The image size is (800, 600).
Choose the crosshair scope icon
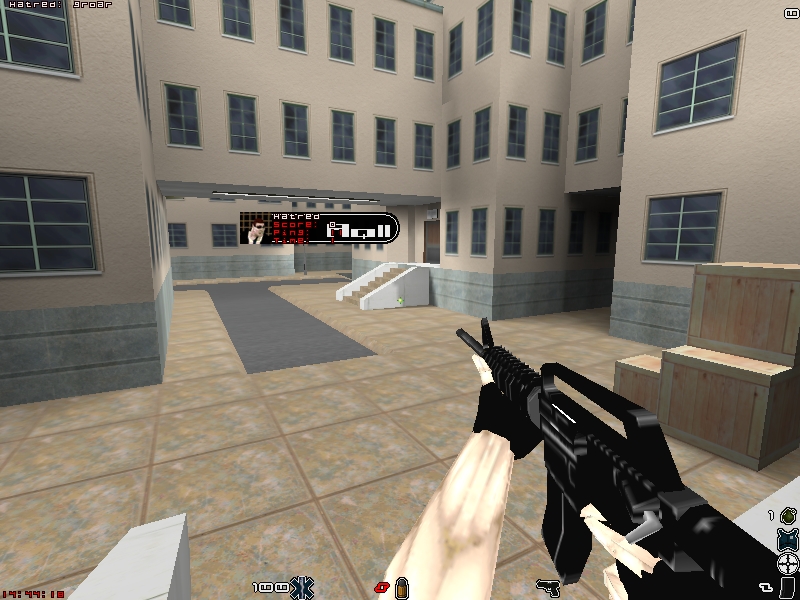click(788, 562)
